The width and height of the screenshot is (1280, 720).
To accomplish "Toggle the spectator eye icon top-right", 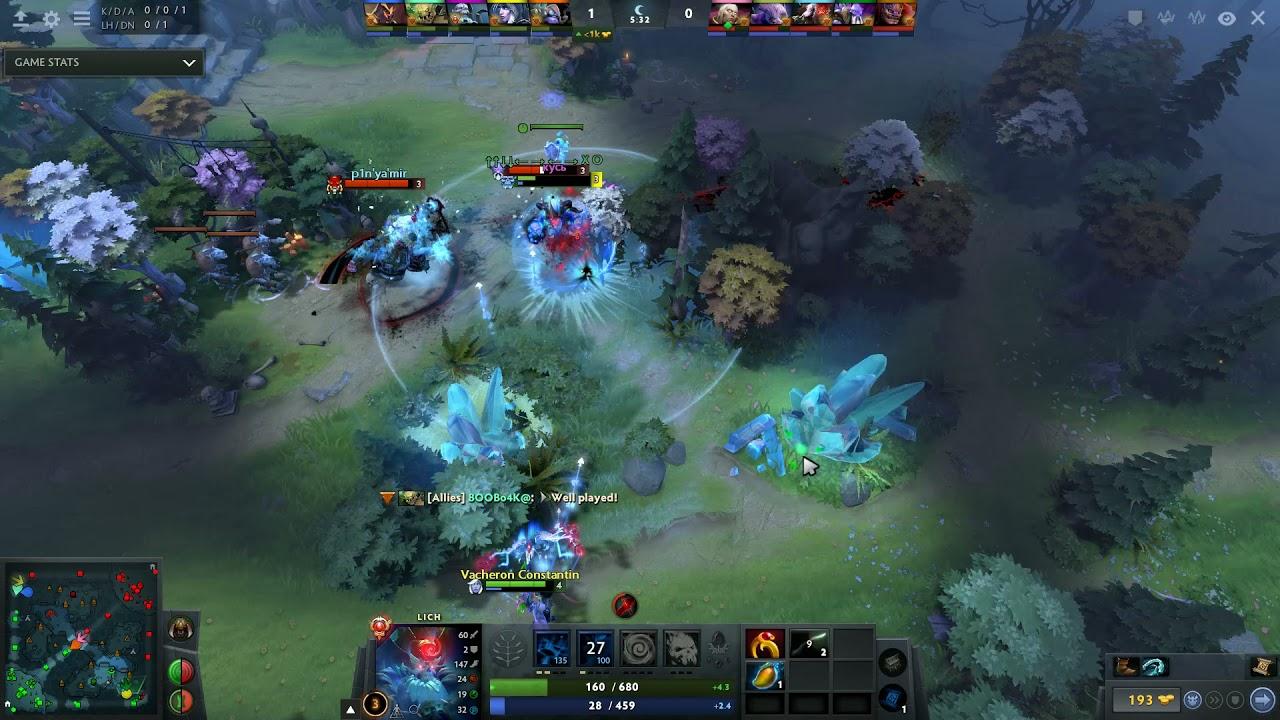I will tap(1227, 17).
